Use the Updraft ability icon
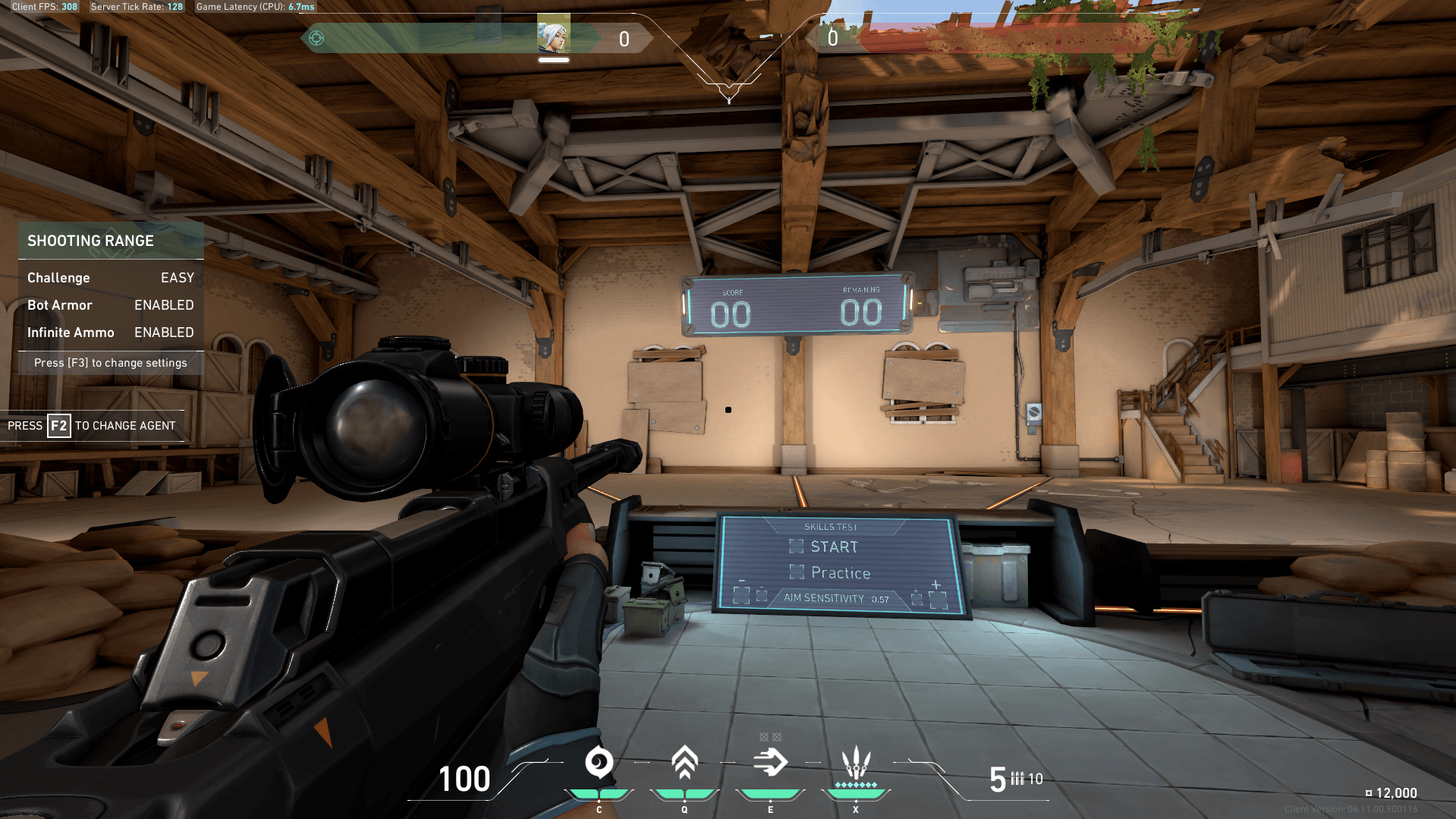The width and height of the screenshot is (1456, 819). (x=684, y=763)
